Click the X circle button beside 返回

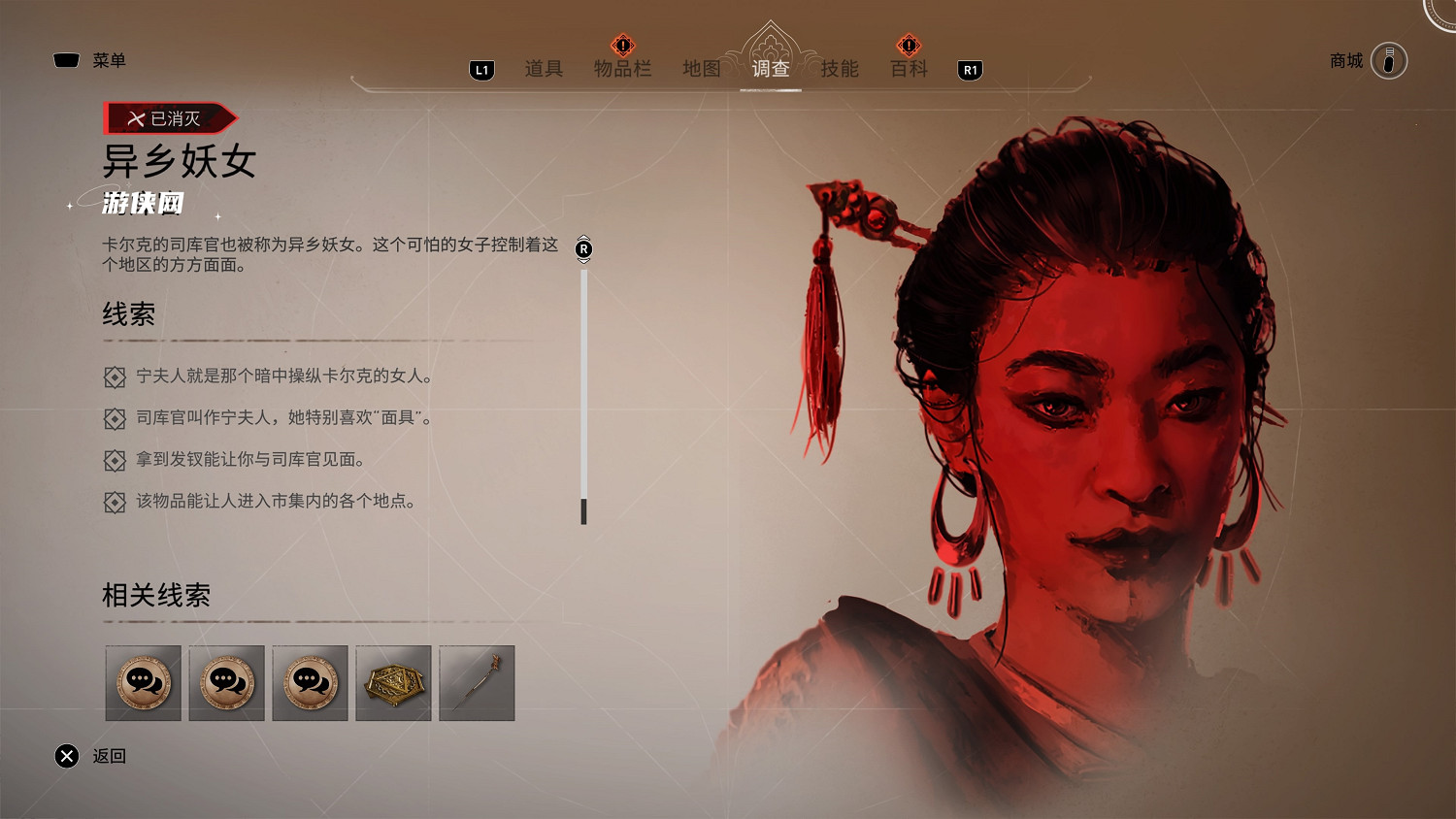coord(66,756)
